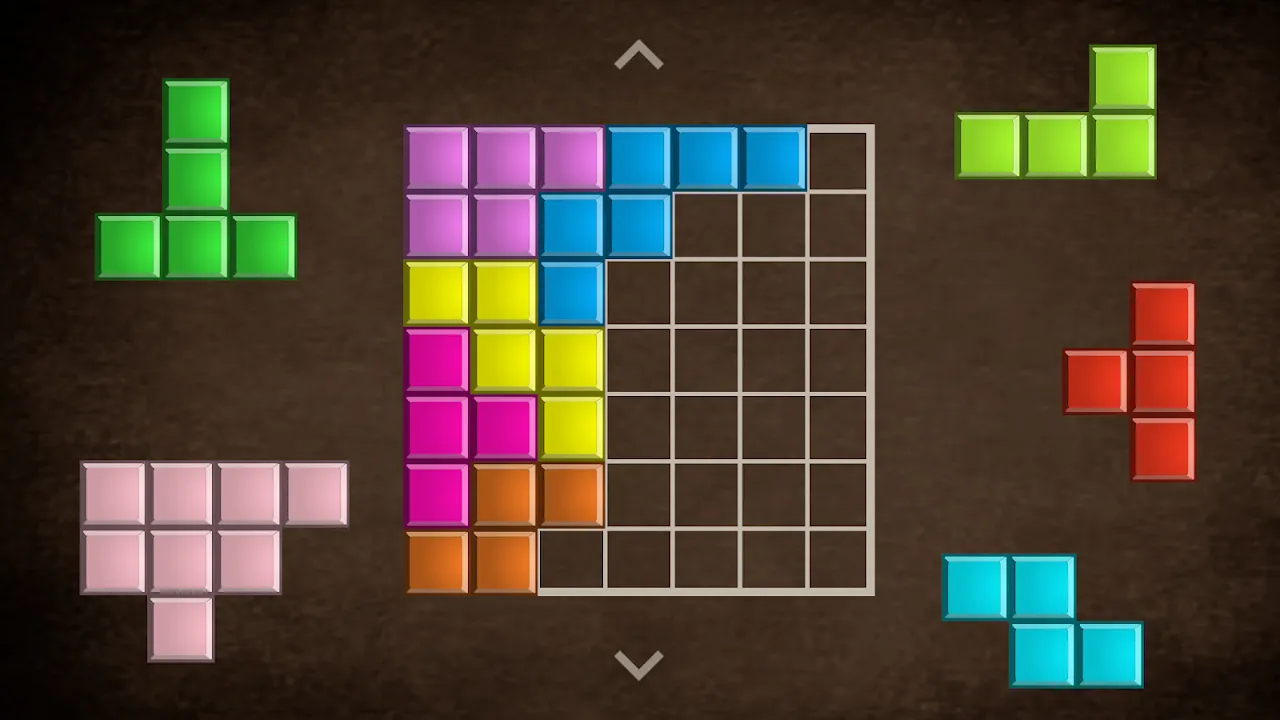The width and height of the screenshot is (1280, 720).
Task: Click the blue block in row three
Action: coord(572,292)
